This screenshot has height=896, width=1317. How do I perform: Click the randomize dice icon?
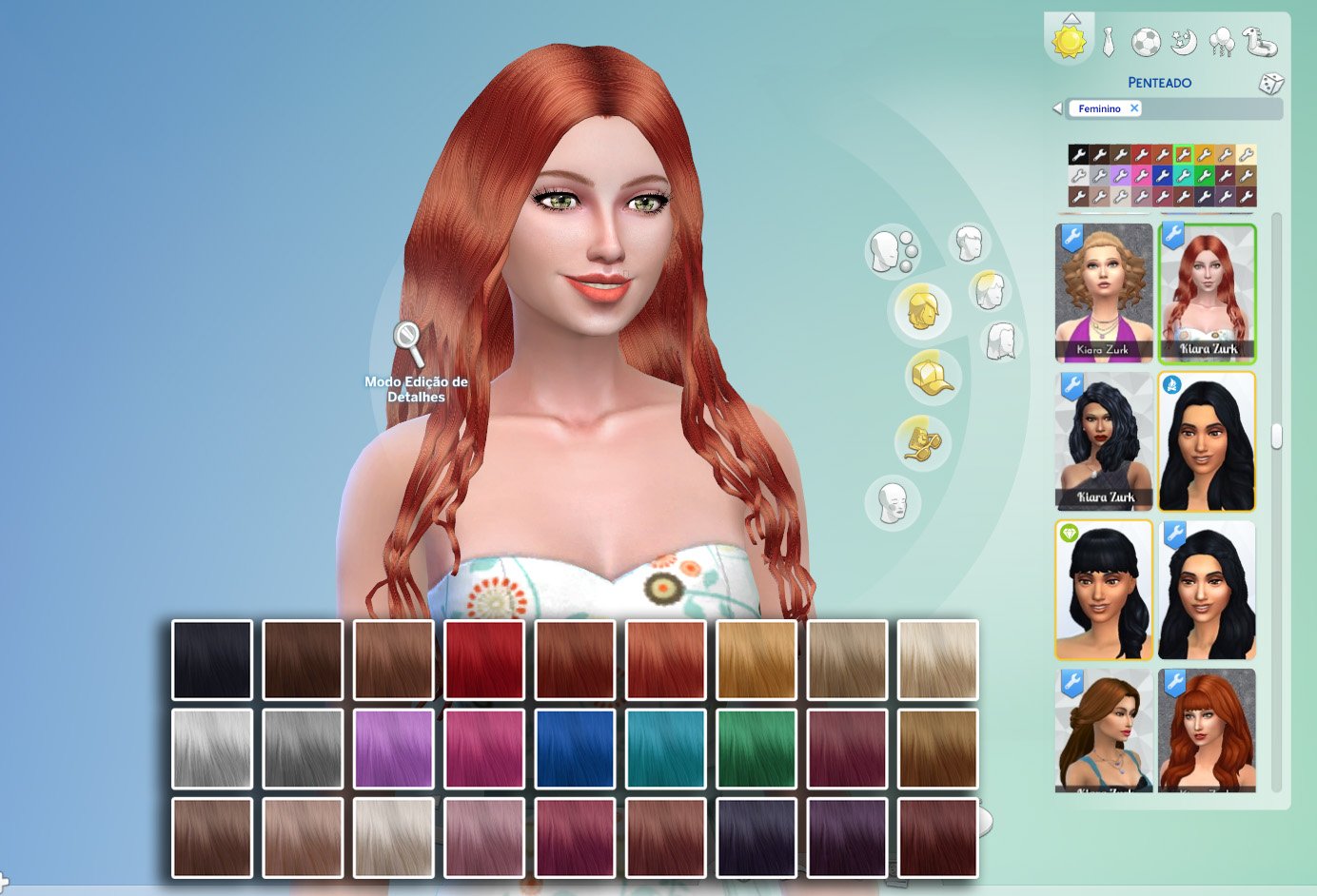(x=1271, y=84)
